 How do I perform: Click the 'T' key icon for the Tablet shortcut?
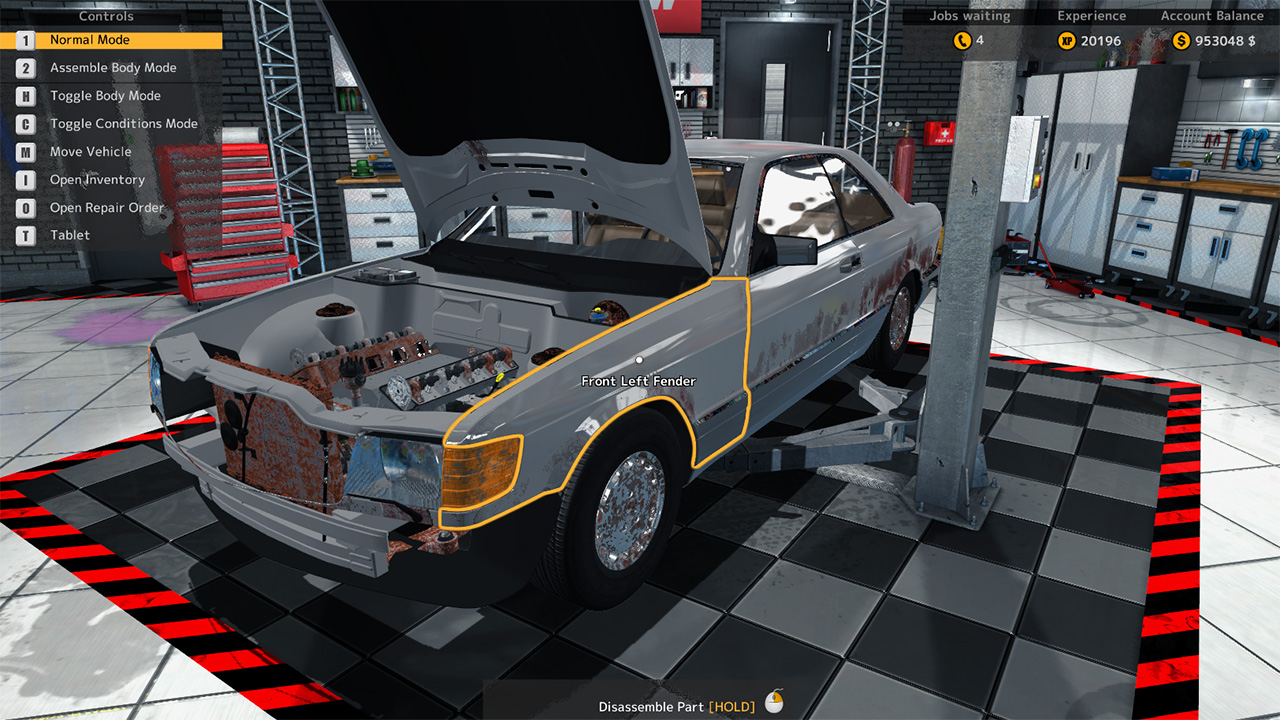(x=23, y=235)
